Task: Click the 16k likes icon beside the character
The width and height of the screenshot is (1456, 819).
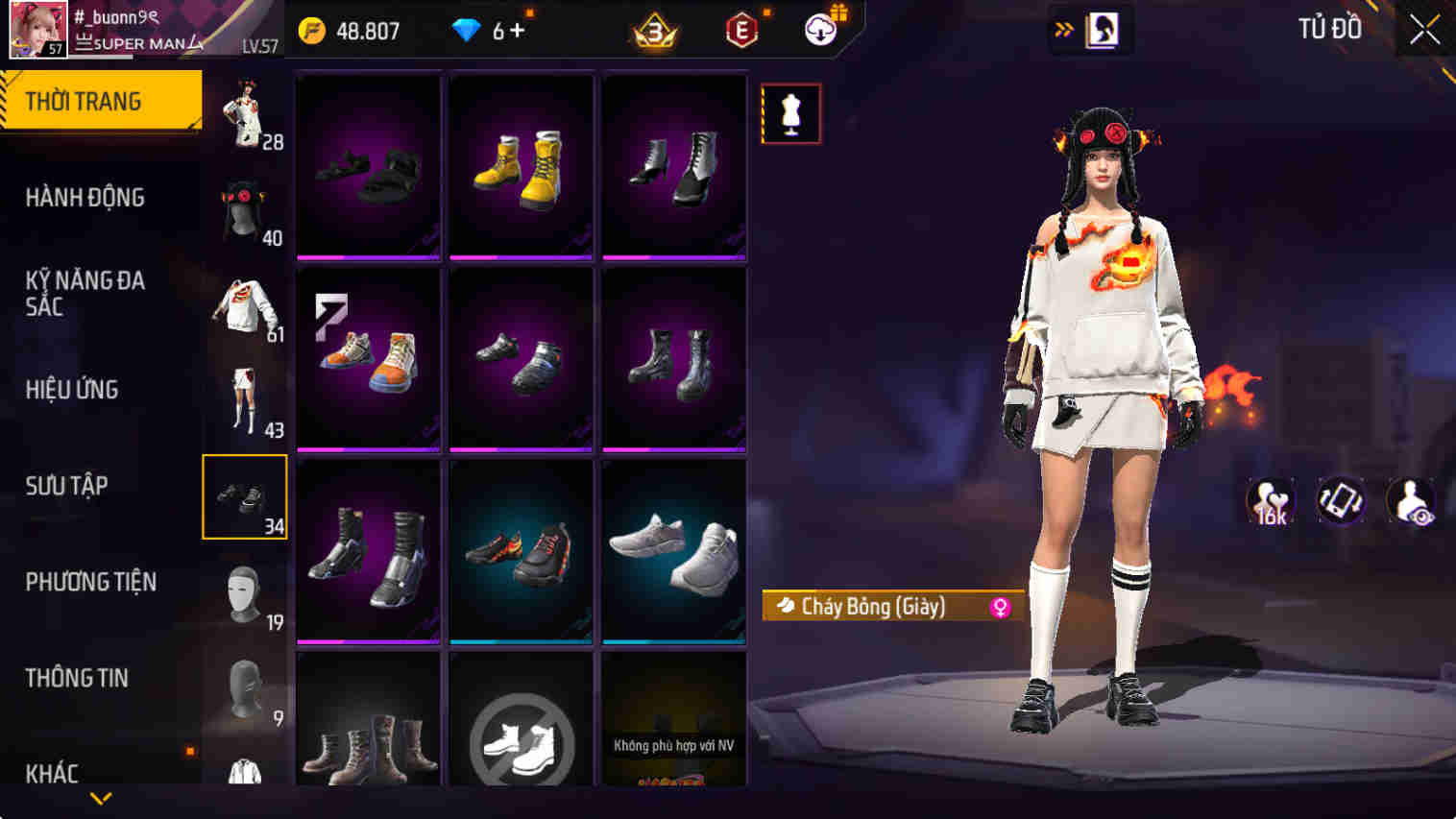Action: [1270, 499]
